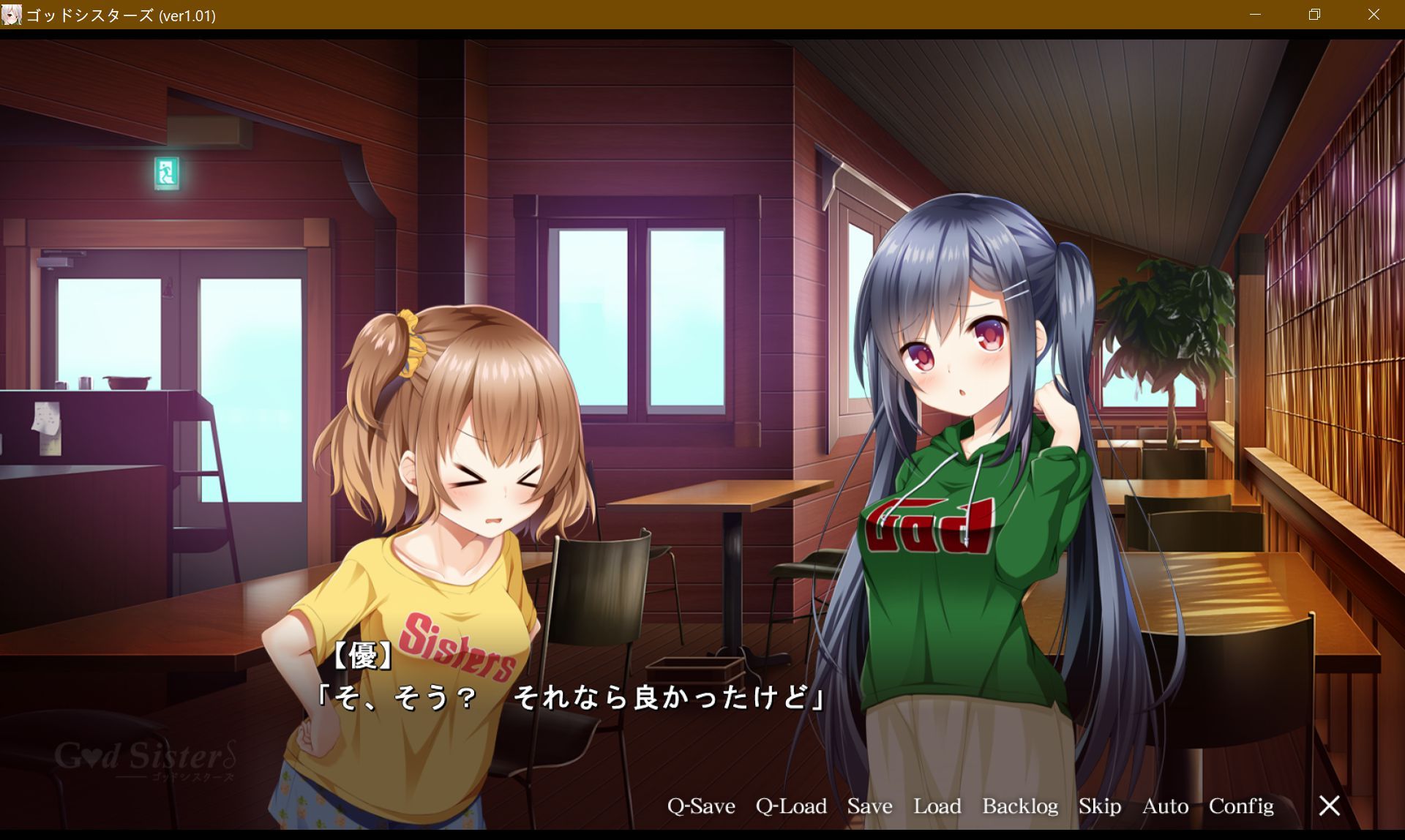Image resolution: width=1405 pixels, height=840 pixels.
Task: Open the Config settings menu
Action: tap(1241, 806)
